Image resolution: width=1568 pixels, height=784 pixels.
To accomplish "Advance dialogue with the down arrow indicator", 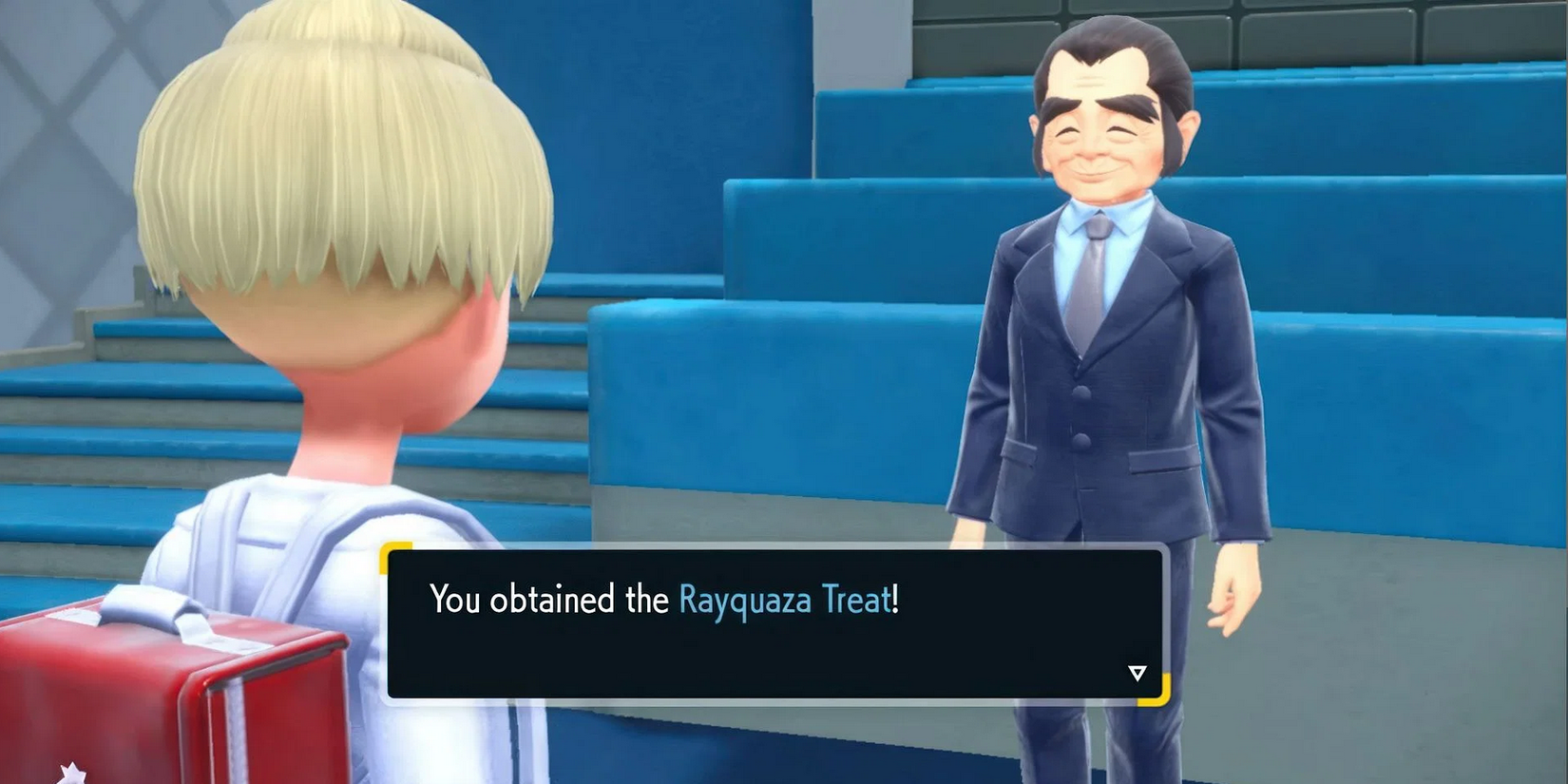I will point(1137,673).
